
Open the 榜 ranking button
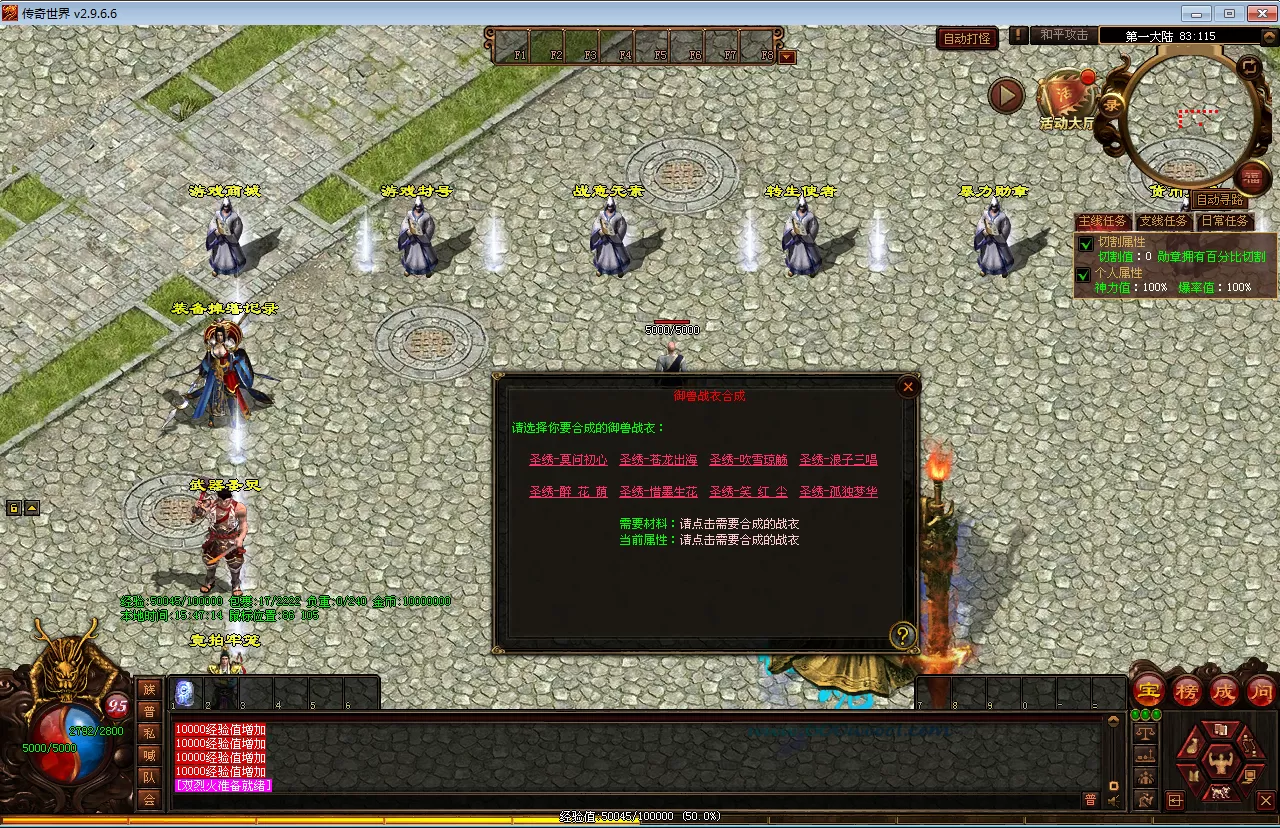[1187, 690]
